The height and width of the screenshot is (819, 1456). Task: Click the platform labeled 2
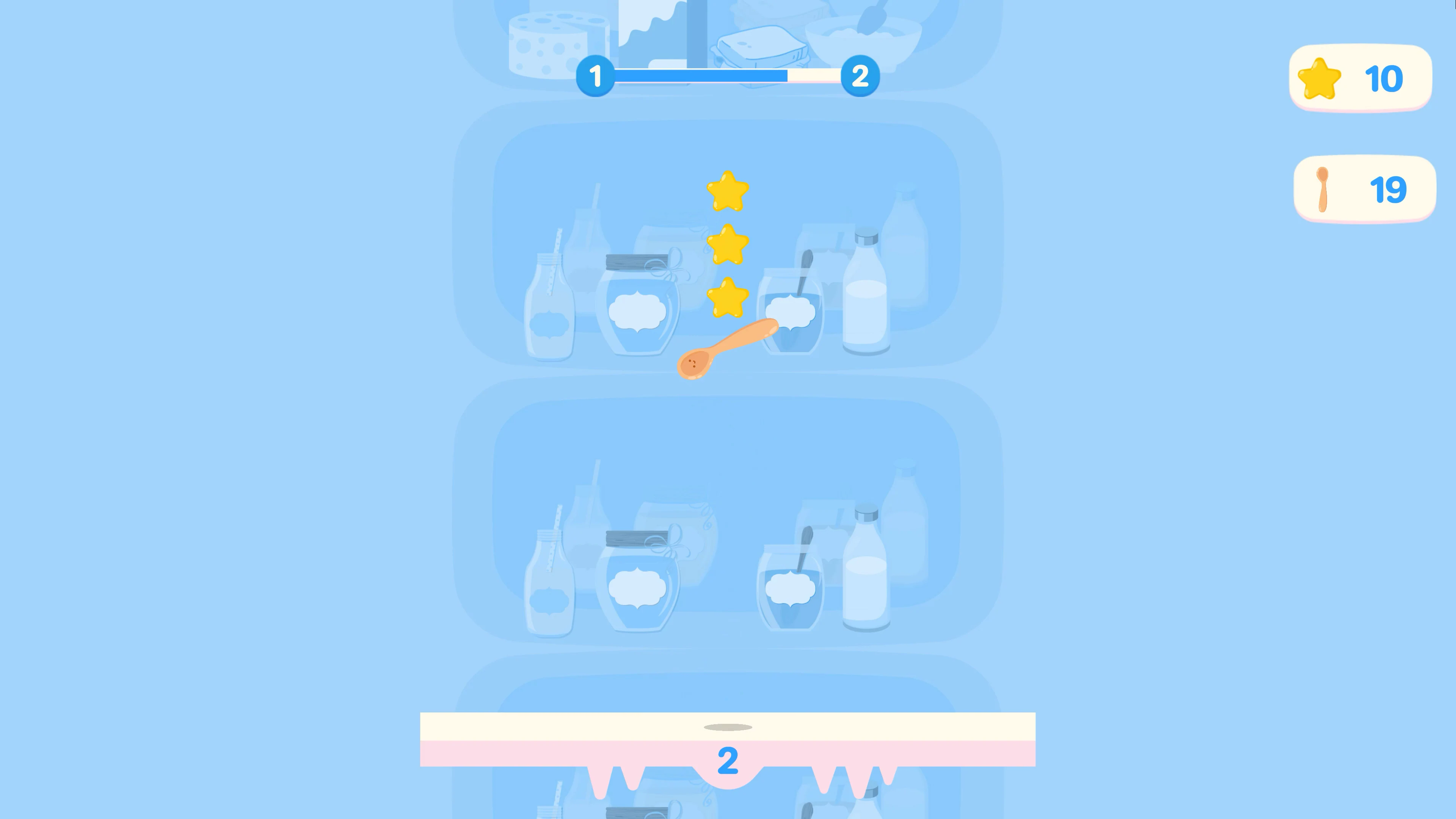728,741
